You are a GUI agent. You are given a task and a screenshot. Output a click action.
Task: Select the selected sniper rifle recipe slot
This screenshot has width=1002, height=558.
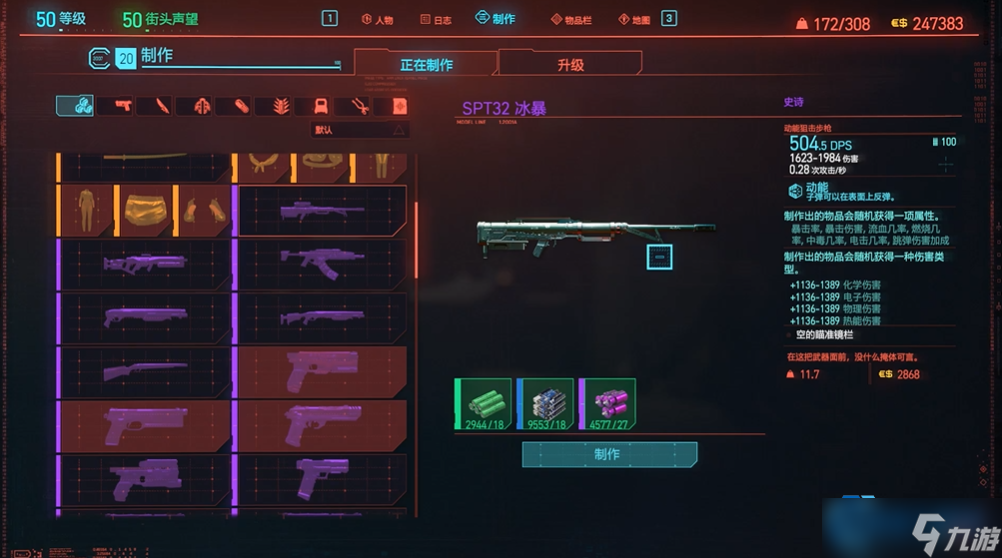coord(322,210)
